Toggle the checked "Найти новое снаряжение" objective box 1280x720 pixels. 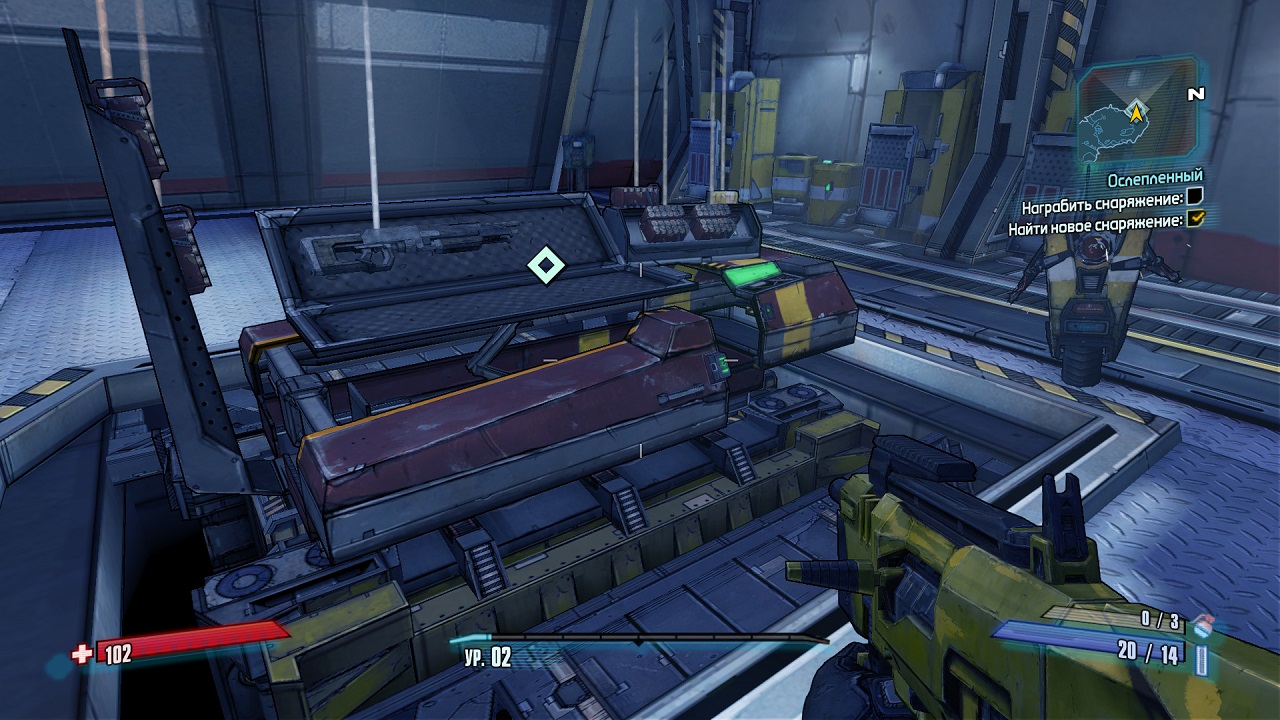tap(1195, 219)
